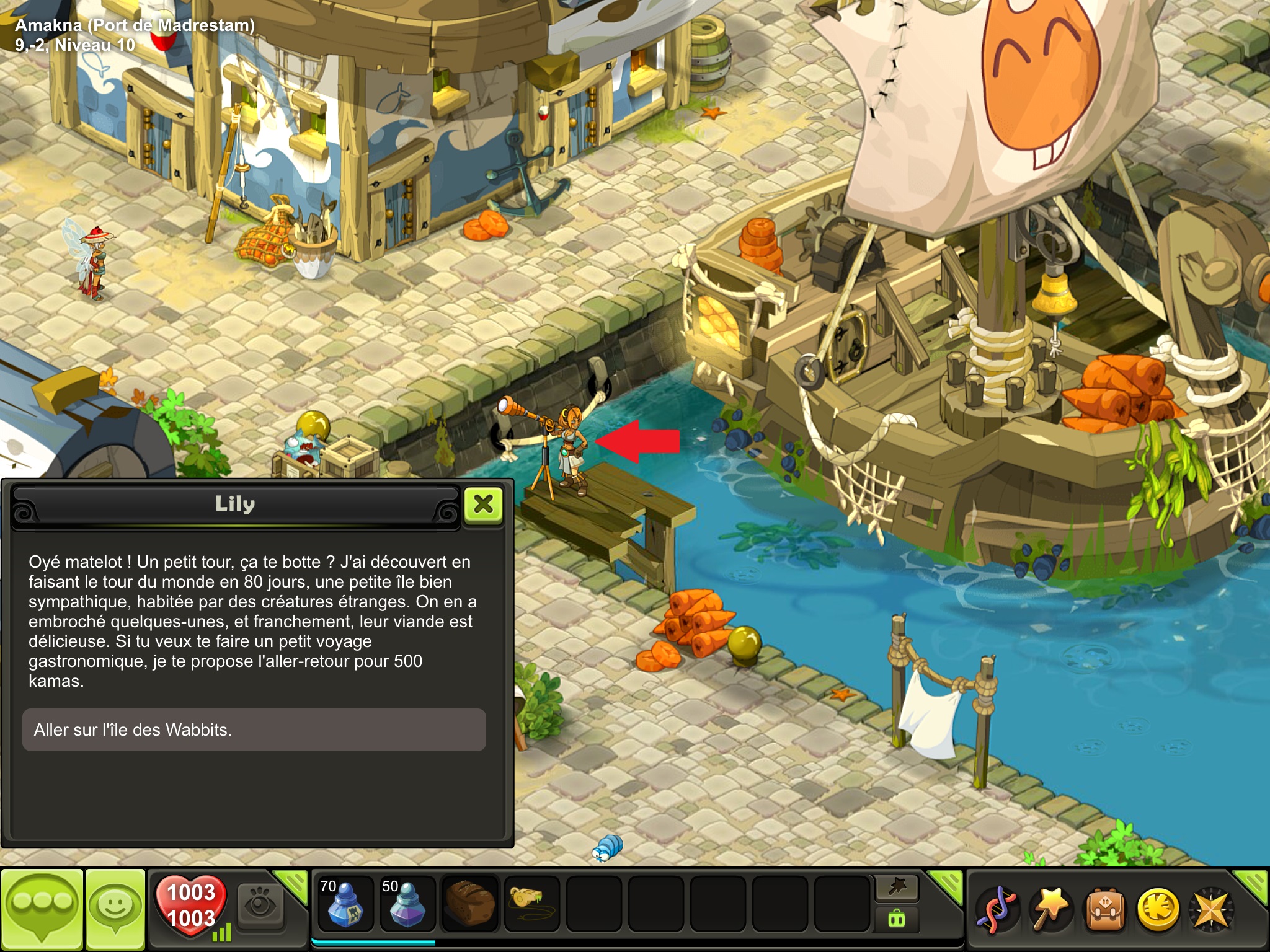Open the backpack inventory
This screenshot has height=952, width=1270.
click(x=1104, y=909)
